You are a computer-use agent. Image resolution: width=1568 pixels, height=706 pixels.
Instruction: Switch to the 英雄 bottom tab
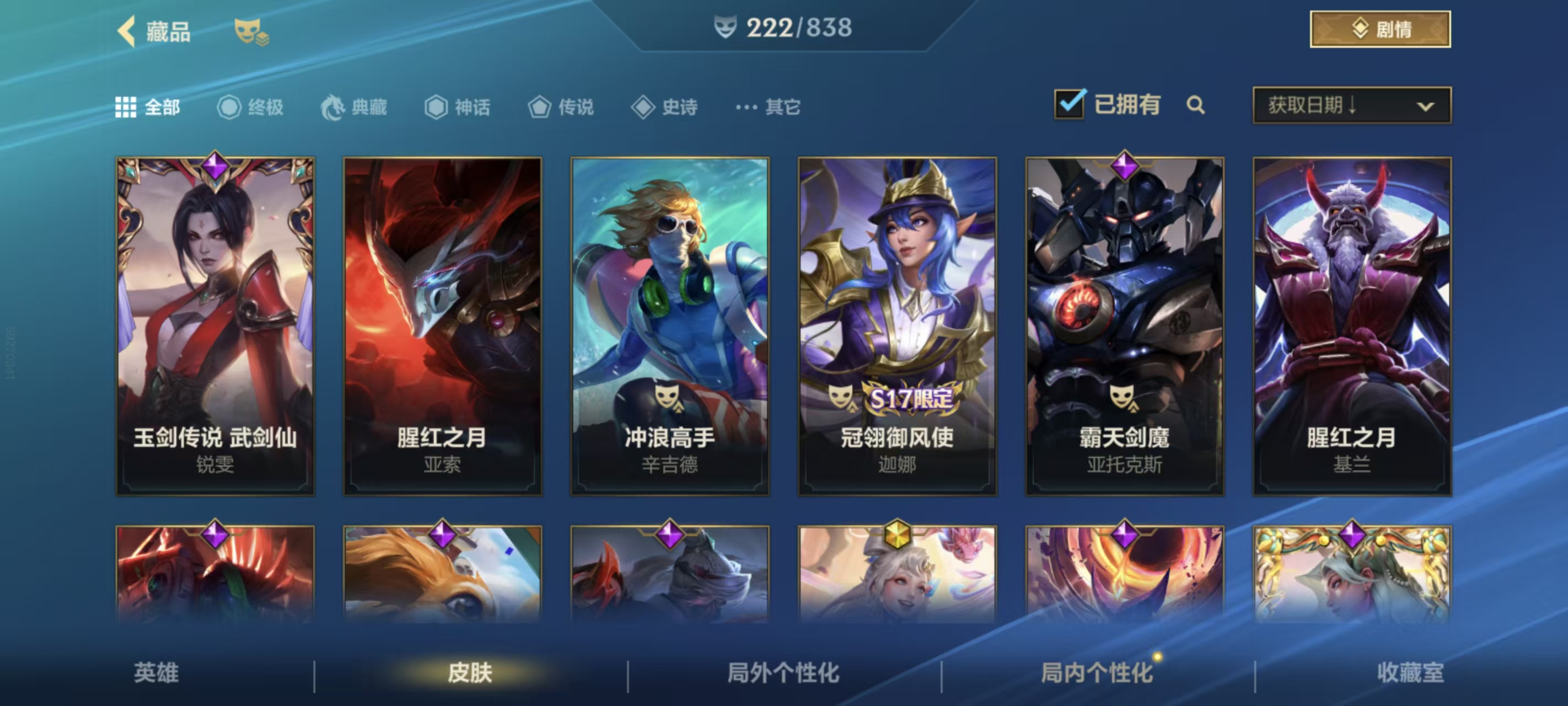[157, 672]
